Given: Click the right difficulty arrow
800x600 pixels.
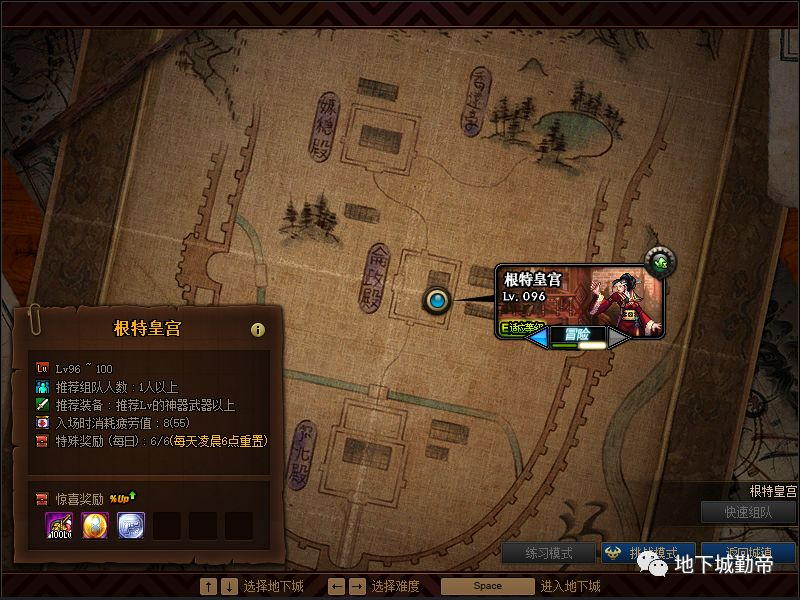Looking at the screenshot, I should click(618, 338).
